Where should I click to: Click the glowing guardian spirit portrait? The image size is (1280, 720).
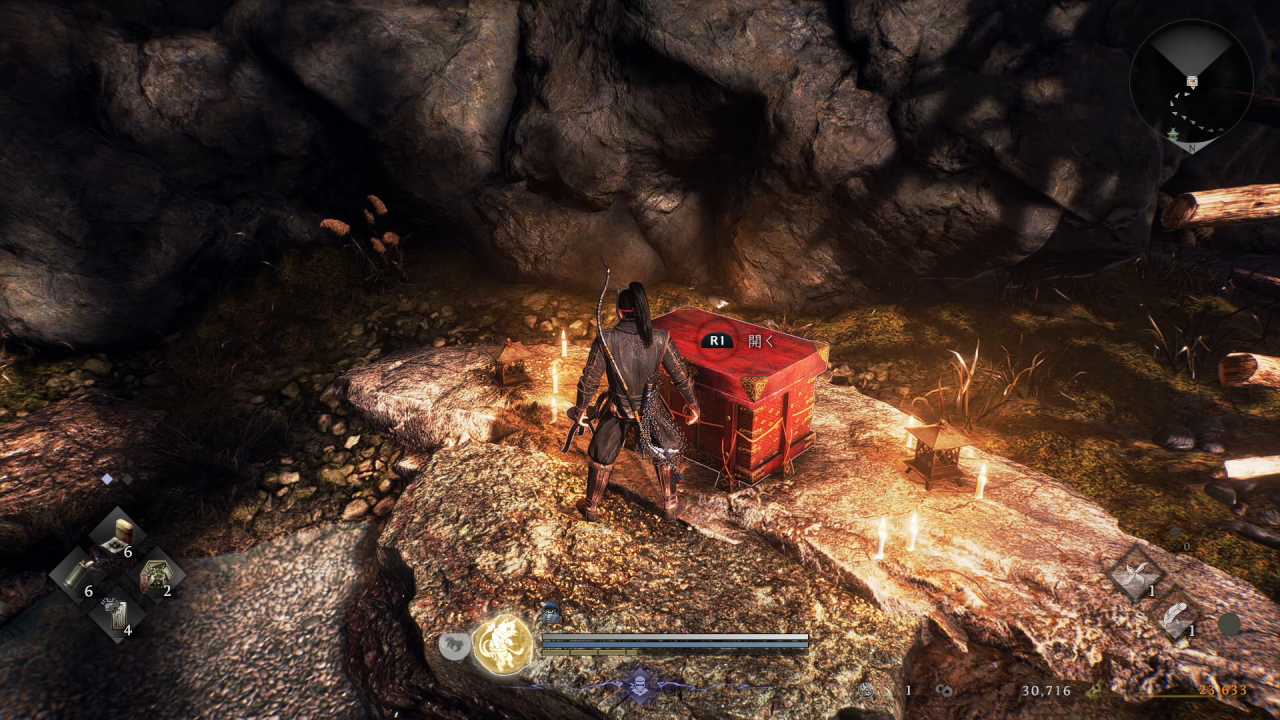click(503, 644)
